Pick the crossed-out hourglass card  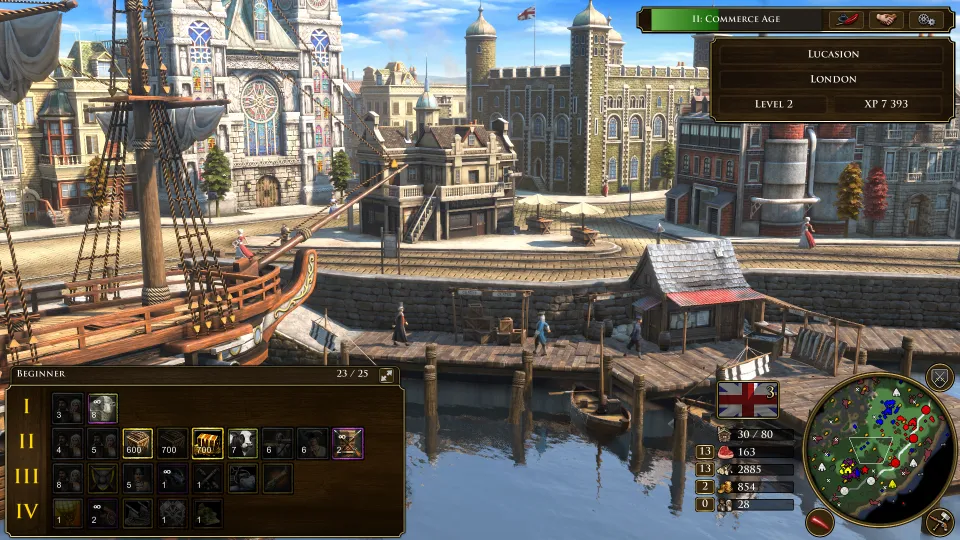tap(347, 442)
